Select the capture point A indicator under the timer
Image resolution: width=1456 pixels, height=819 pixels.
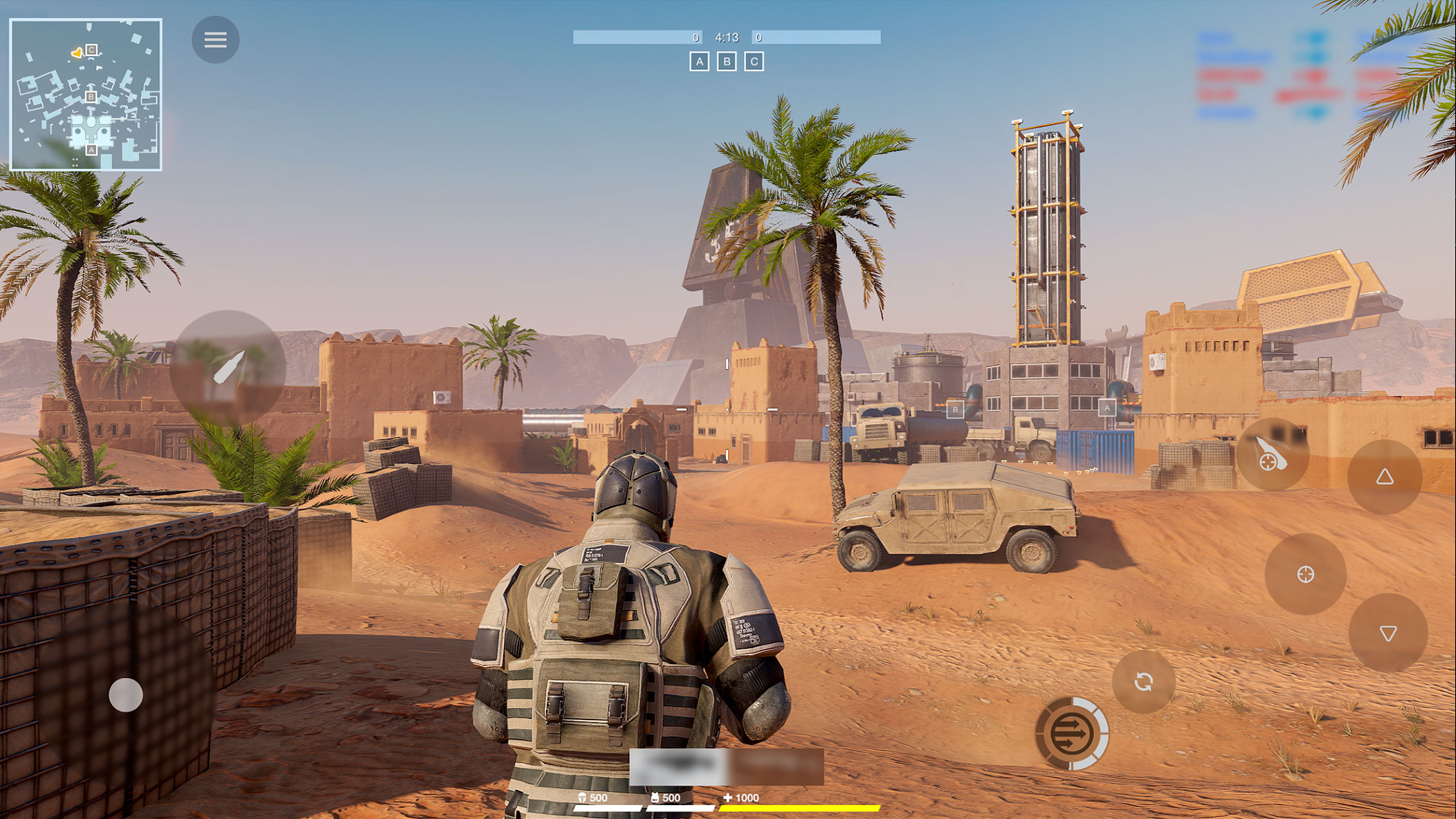pos(699,62)
